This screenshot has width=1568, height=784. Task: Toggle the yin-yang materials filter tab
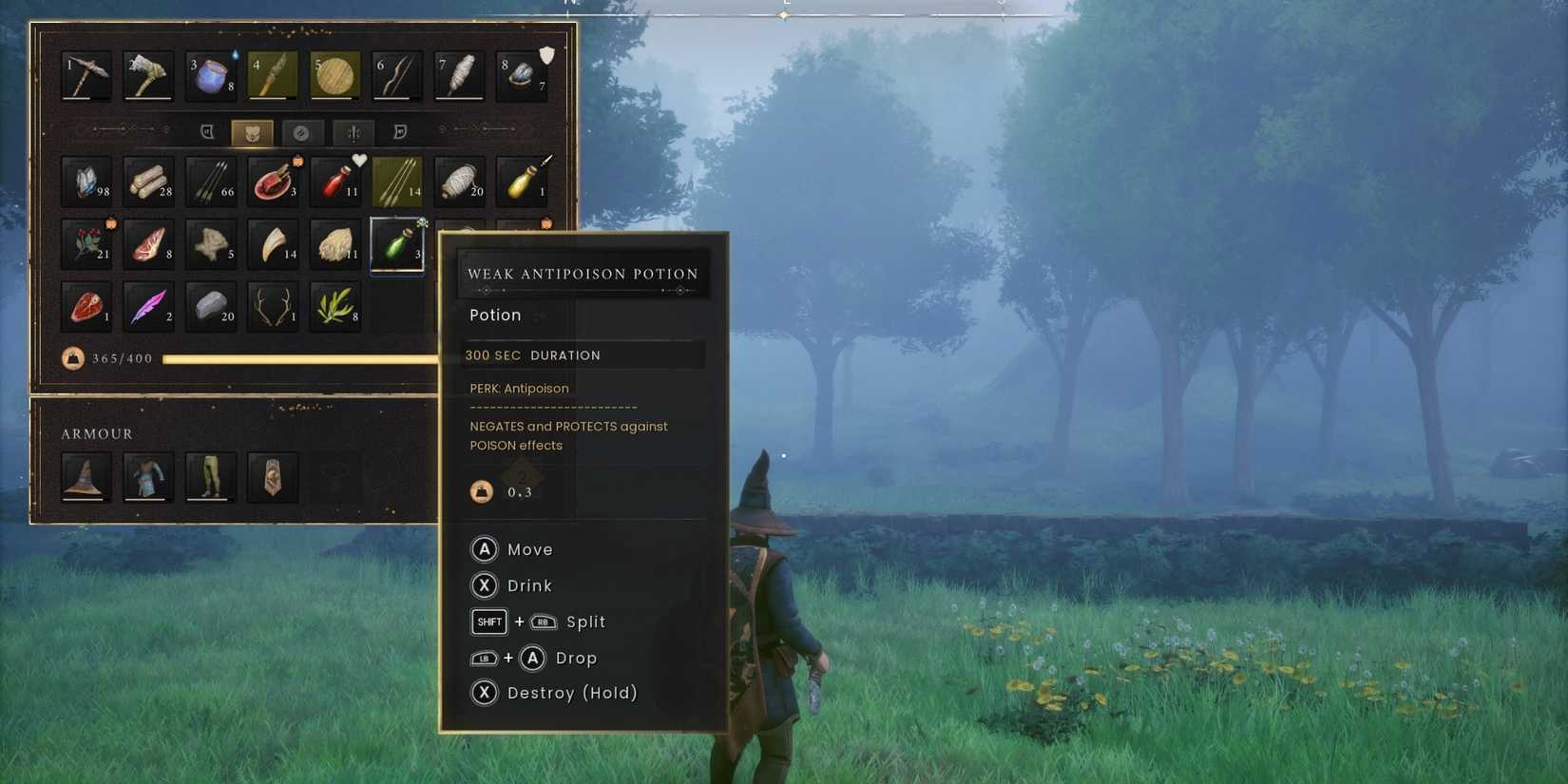(302, 132)
